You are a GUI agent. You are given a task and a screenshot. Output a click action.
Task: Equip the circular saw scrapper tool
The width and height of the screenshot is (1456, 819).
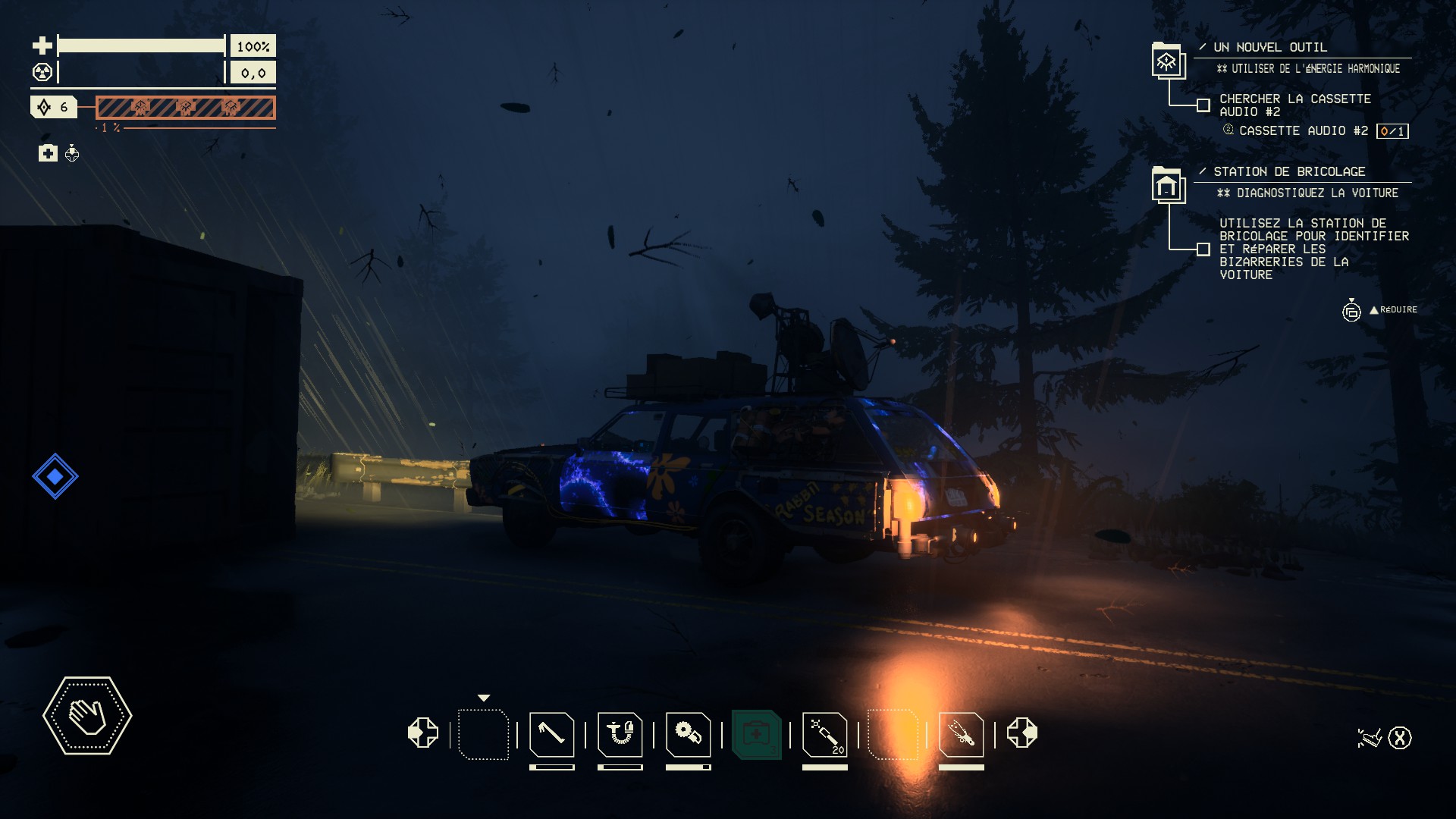[688, 734]
